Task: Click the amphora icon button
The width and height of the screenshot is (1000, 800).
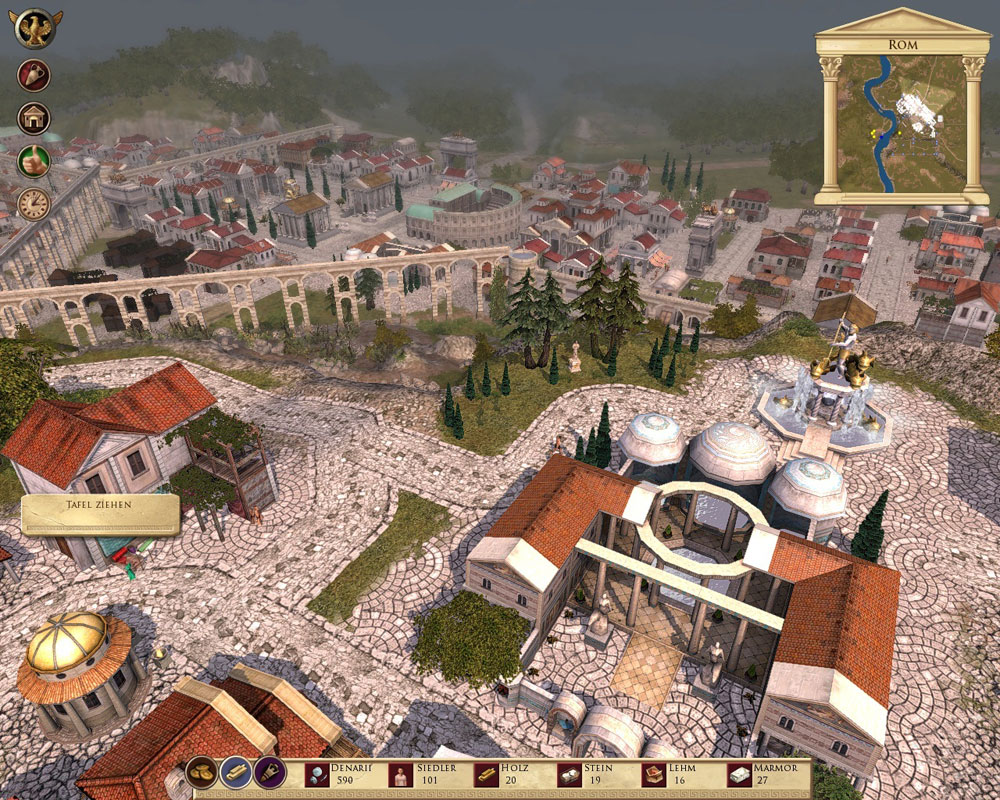Action: [34, 75]
